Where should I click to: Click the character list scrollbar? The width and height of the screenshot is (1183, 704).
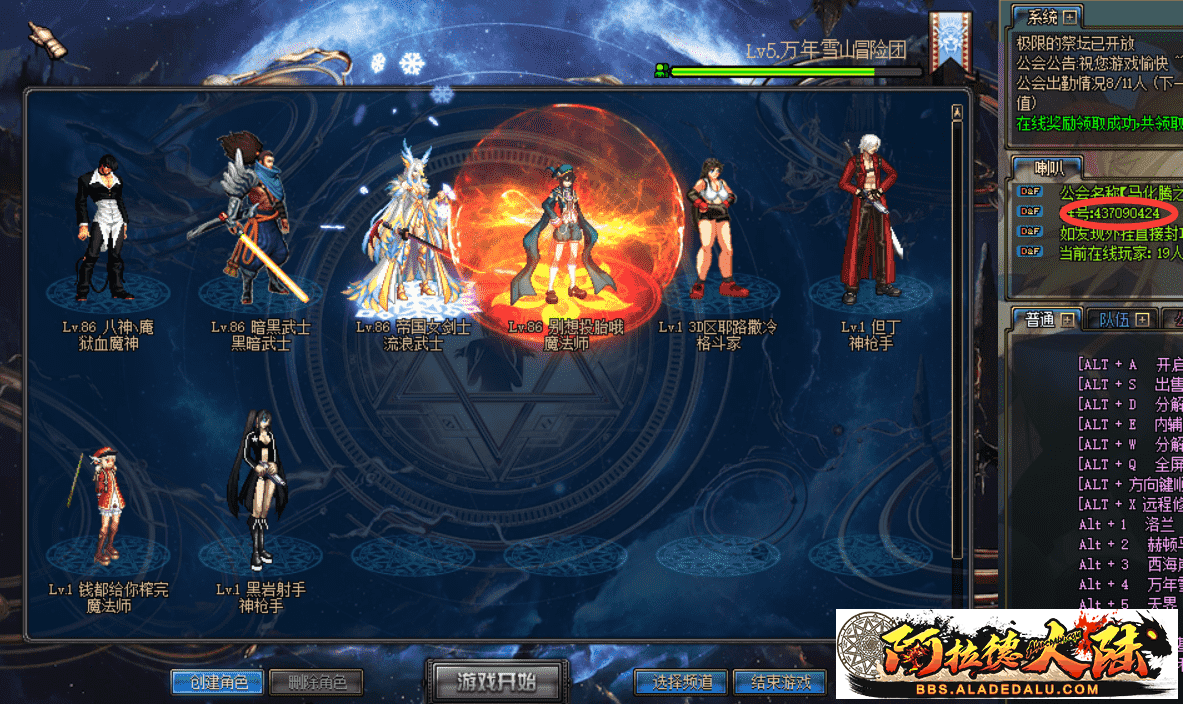click(956, 330)
